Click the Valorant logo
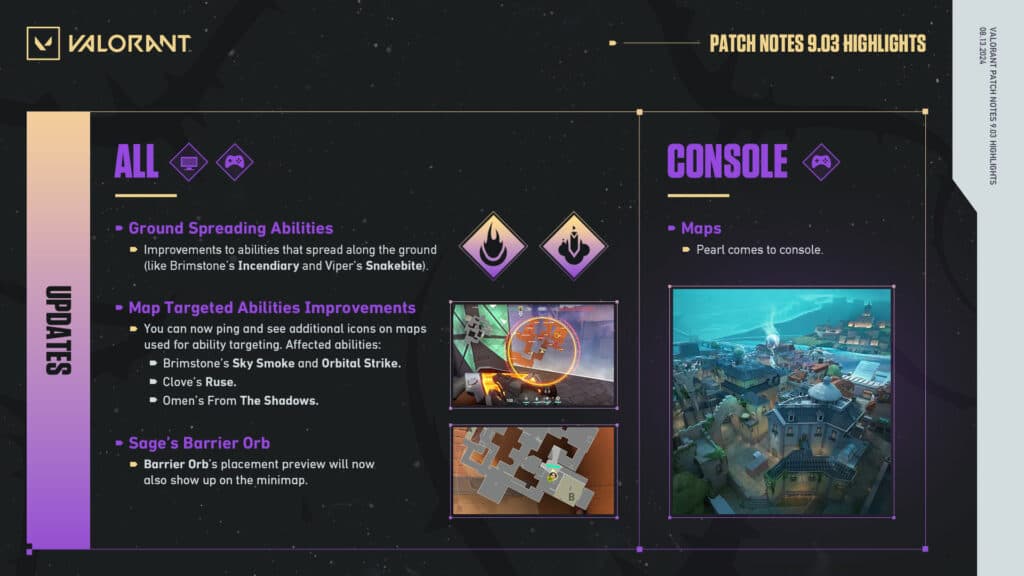The width and height of the screenshot is (1024, 576). click(109, 43)
